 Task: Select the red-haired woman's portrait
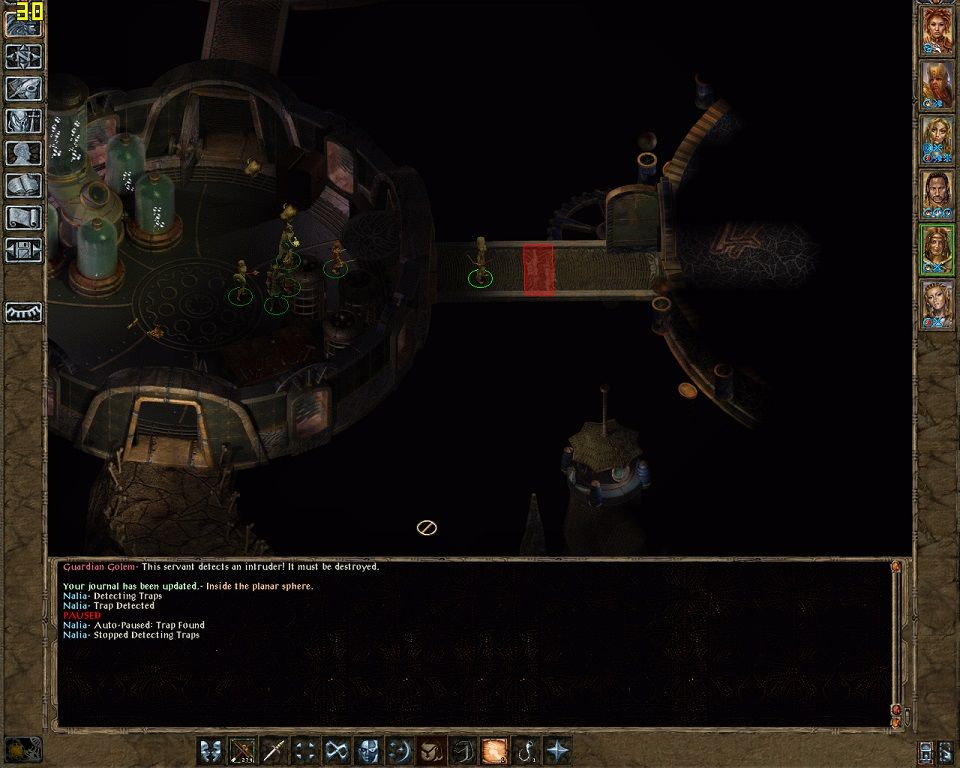[x=937, y=32]
